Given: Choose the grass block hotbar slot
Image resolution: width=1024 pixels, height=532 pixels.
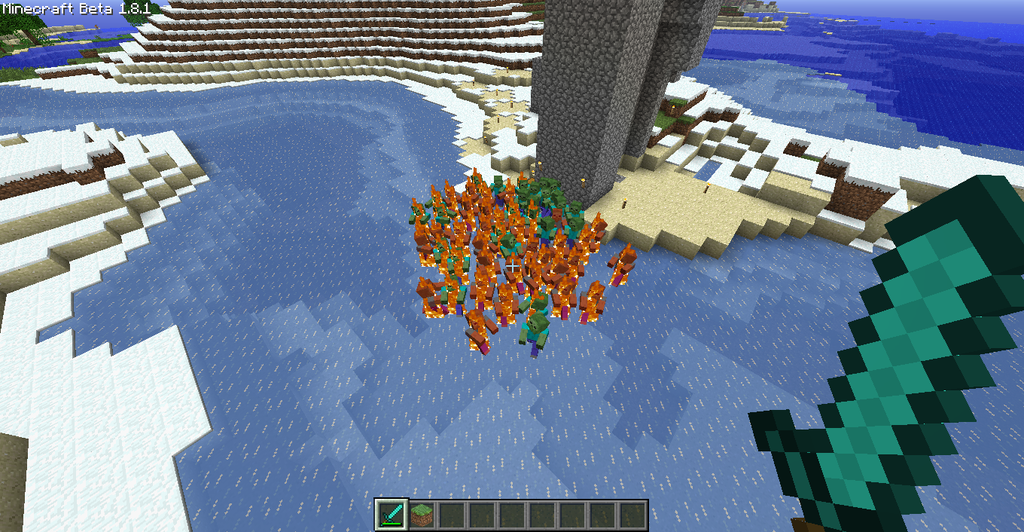Looking at the screenshot, I should pyautogui.click(x=422, y=514).
